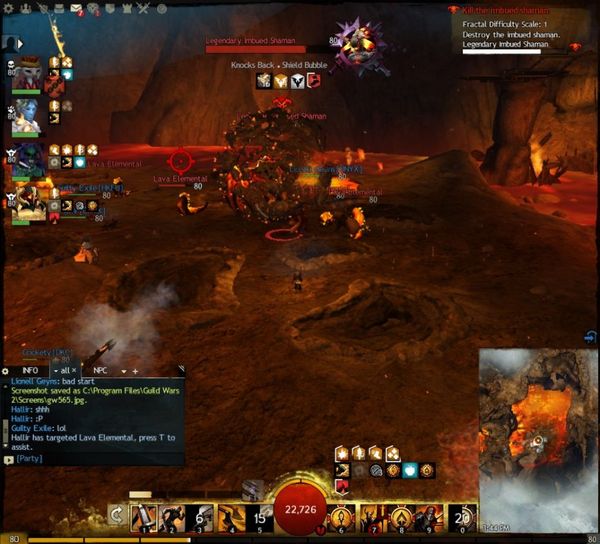600x544 pixels.
Task: Activate weapon skill 1
Action: tap(144, 518)
